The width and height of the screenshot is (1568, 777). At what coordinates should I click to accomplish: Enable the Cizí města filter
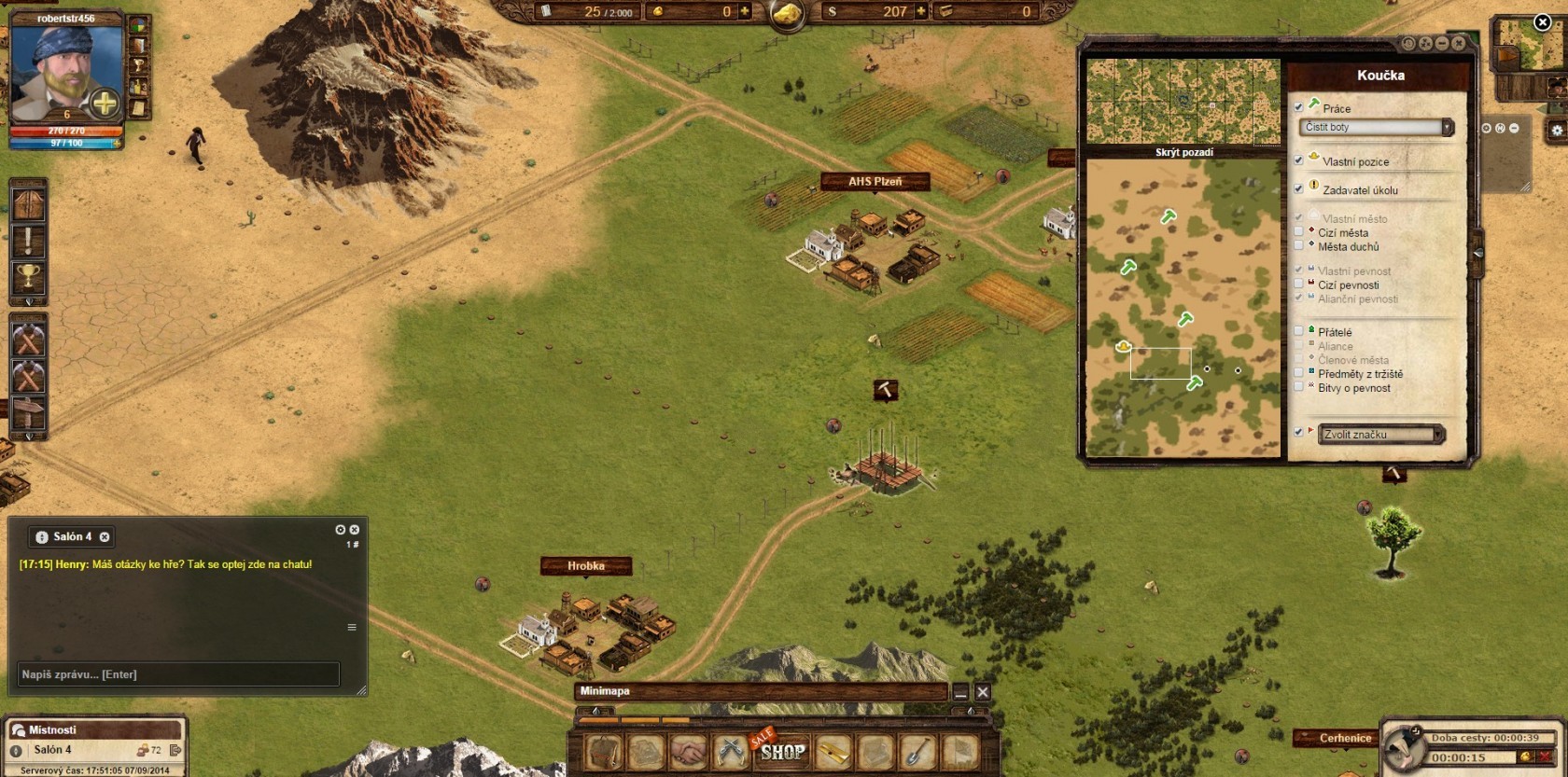point(1298,232)
